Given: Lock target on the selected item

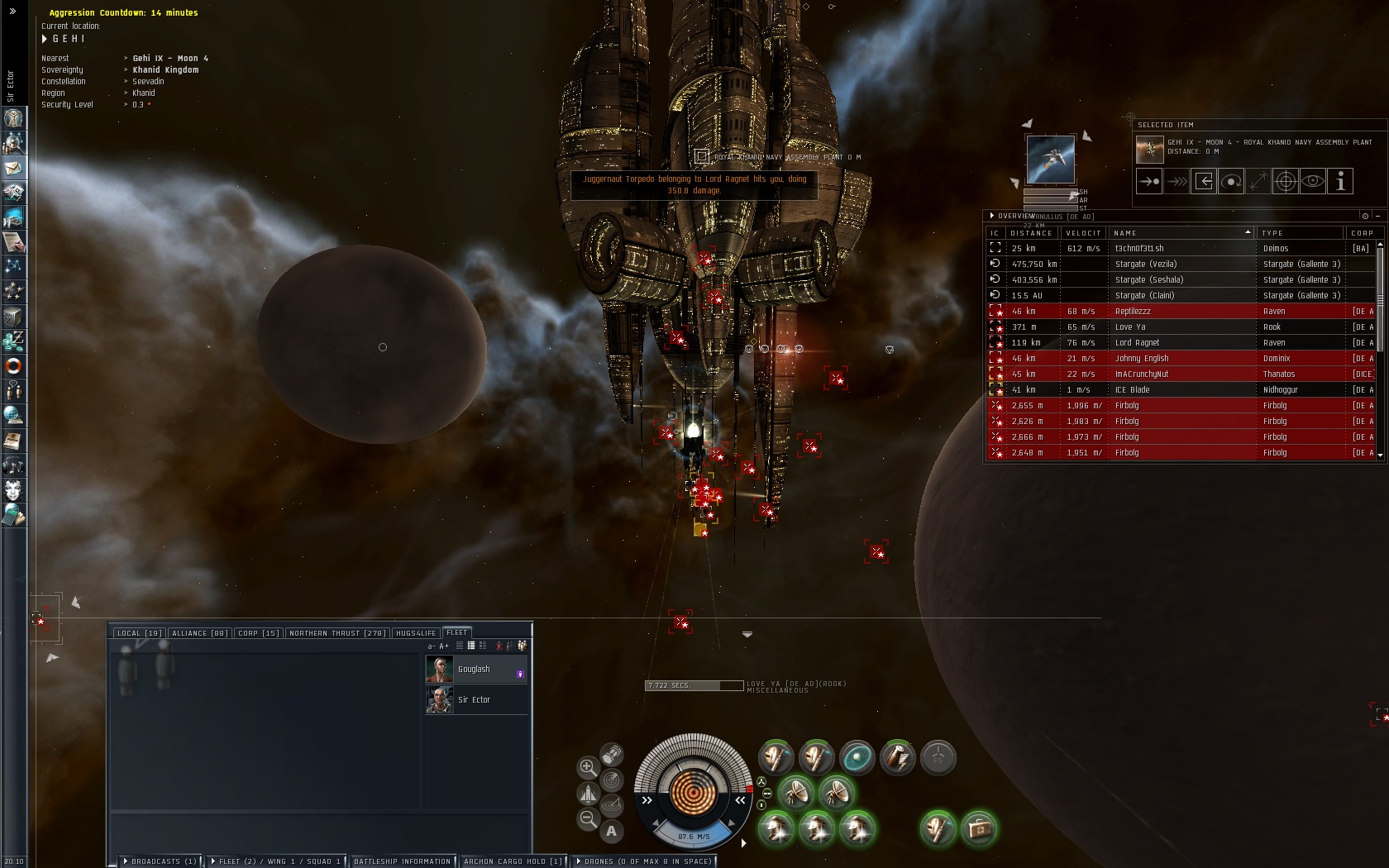Looking at the screenshot, I should (1286, 181).
